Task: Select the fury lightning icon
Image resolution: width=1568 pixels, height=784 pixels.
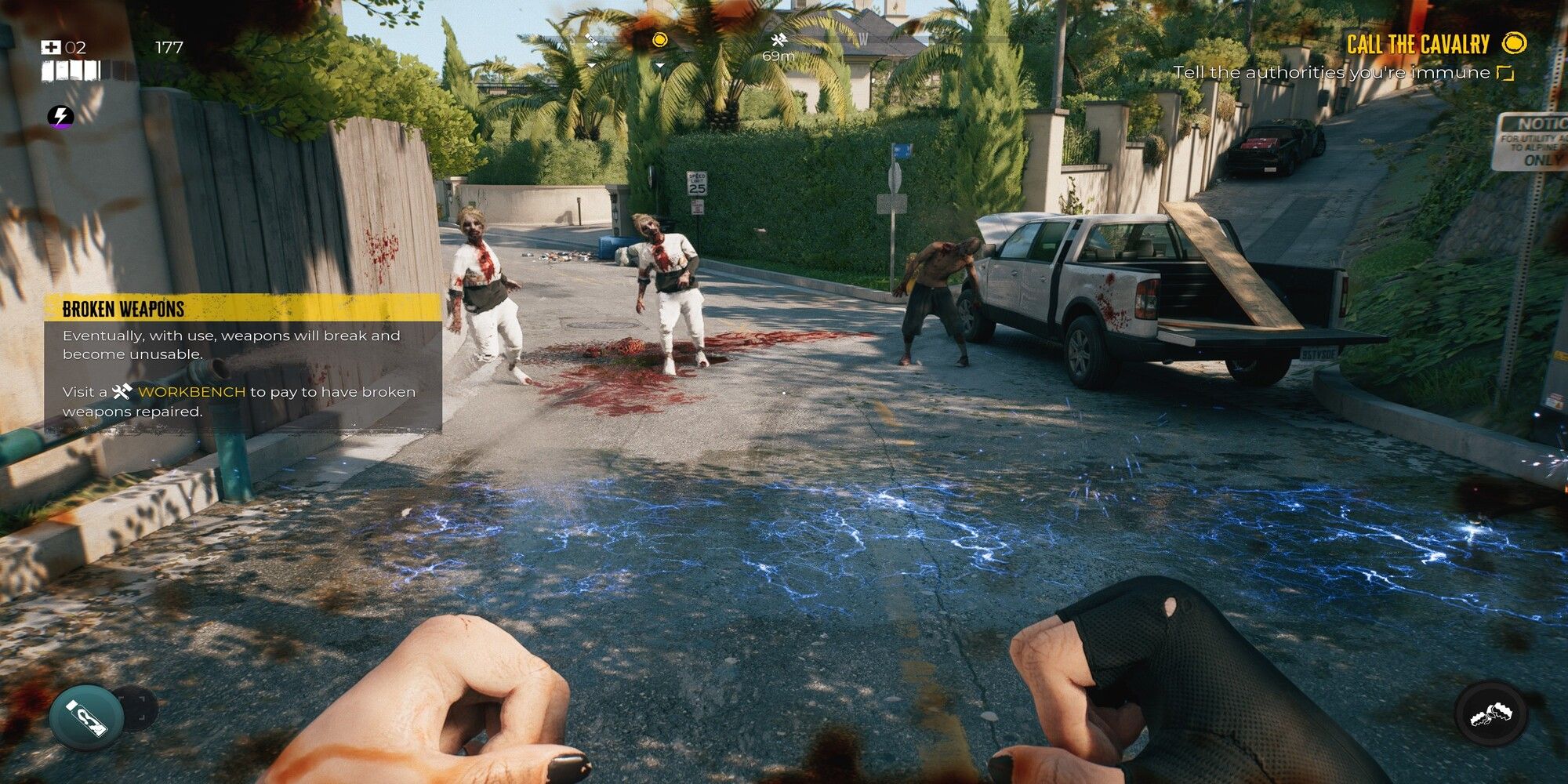Action: (61, 118)
